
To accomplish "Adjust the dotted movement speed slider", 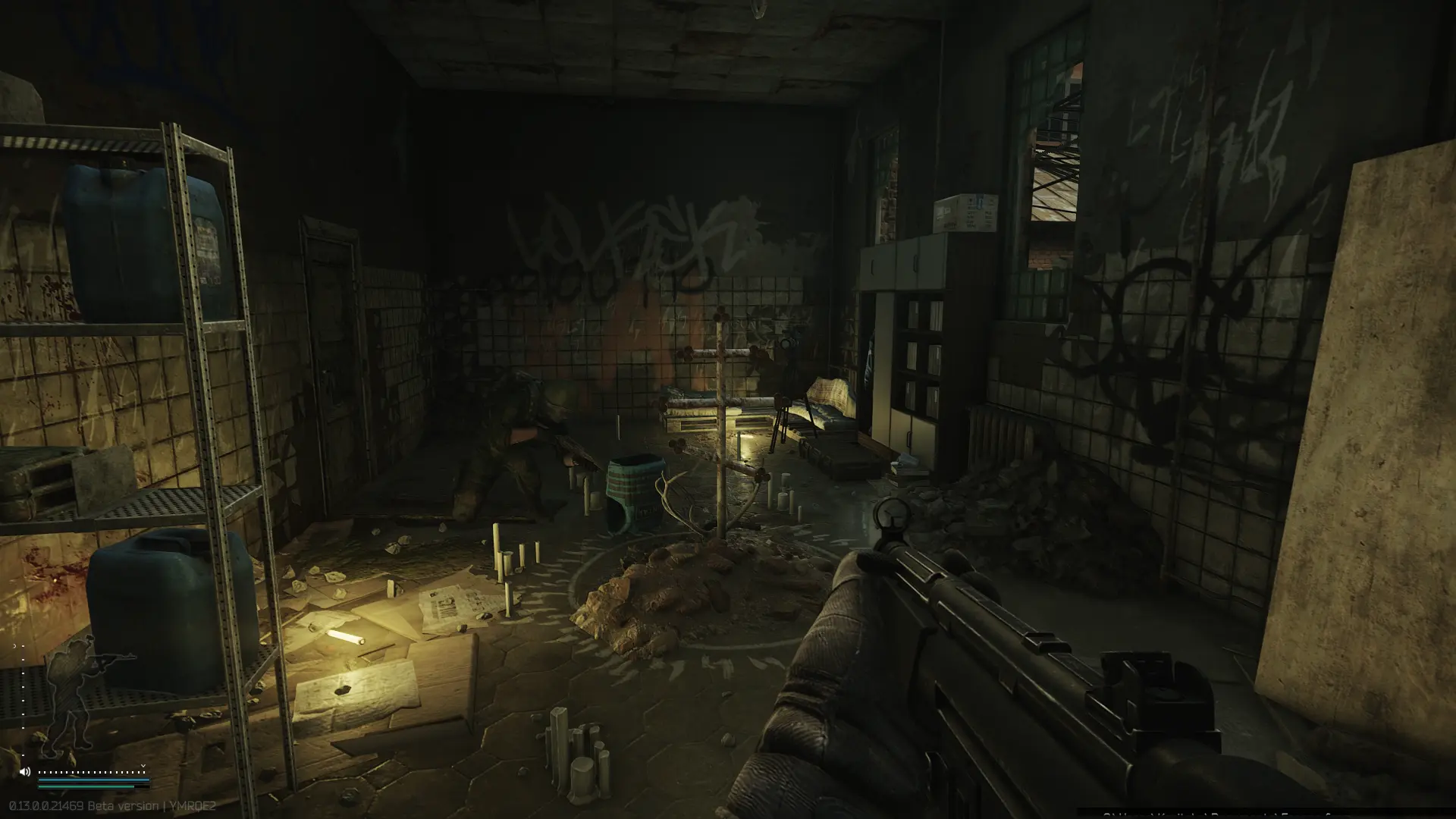I will [x=91, y=772].
